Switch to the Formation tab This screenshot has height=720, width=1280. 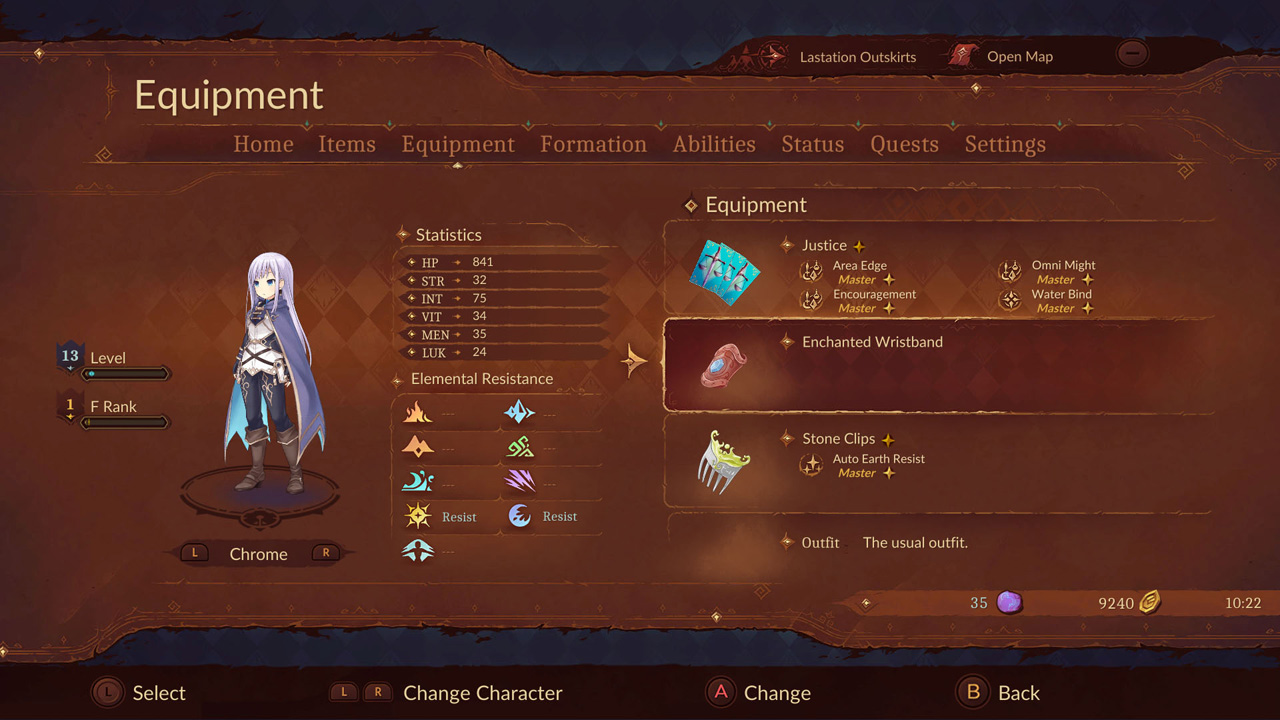[593, 144]
